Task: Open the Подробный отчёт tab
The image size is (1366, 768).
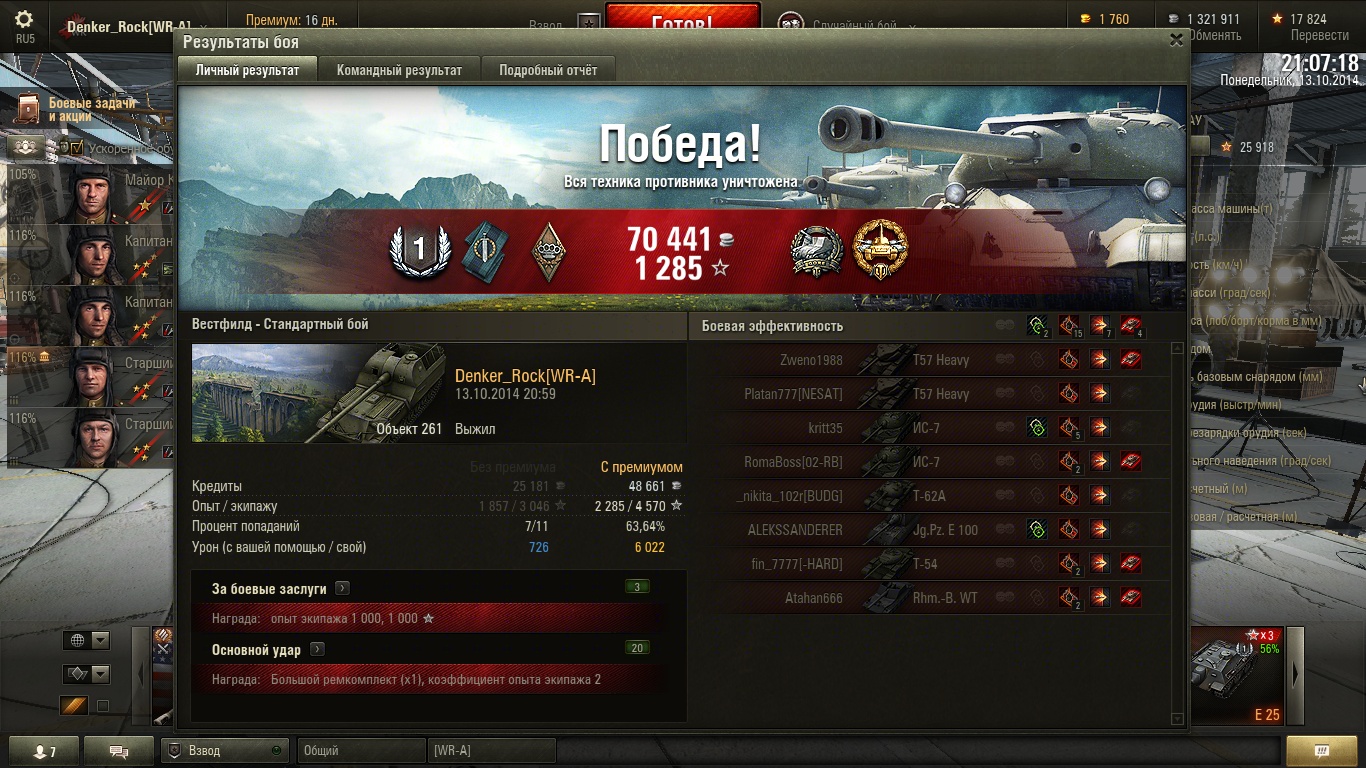Action: click(548, 70)
